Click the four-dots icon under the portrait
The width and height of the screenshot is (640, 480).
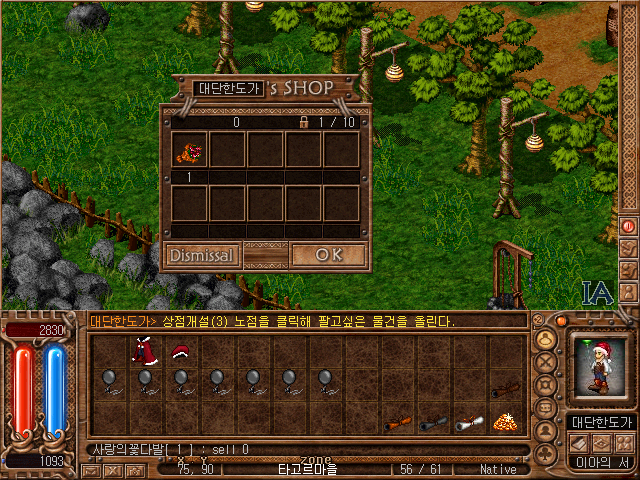tap(623, 442)
